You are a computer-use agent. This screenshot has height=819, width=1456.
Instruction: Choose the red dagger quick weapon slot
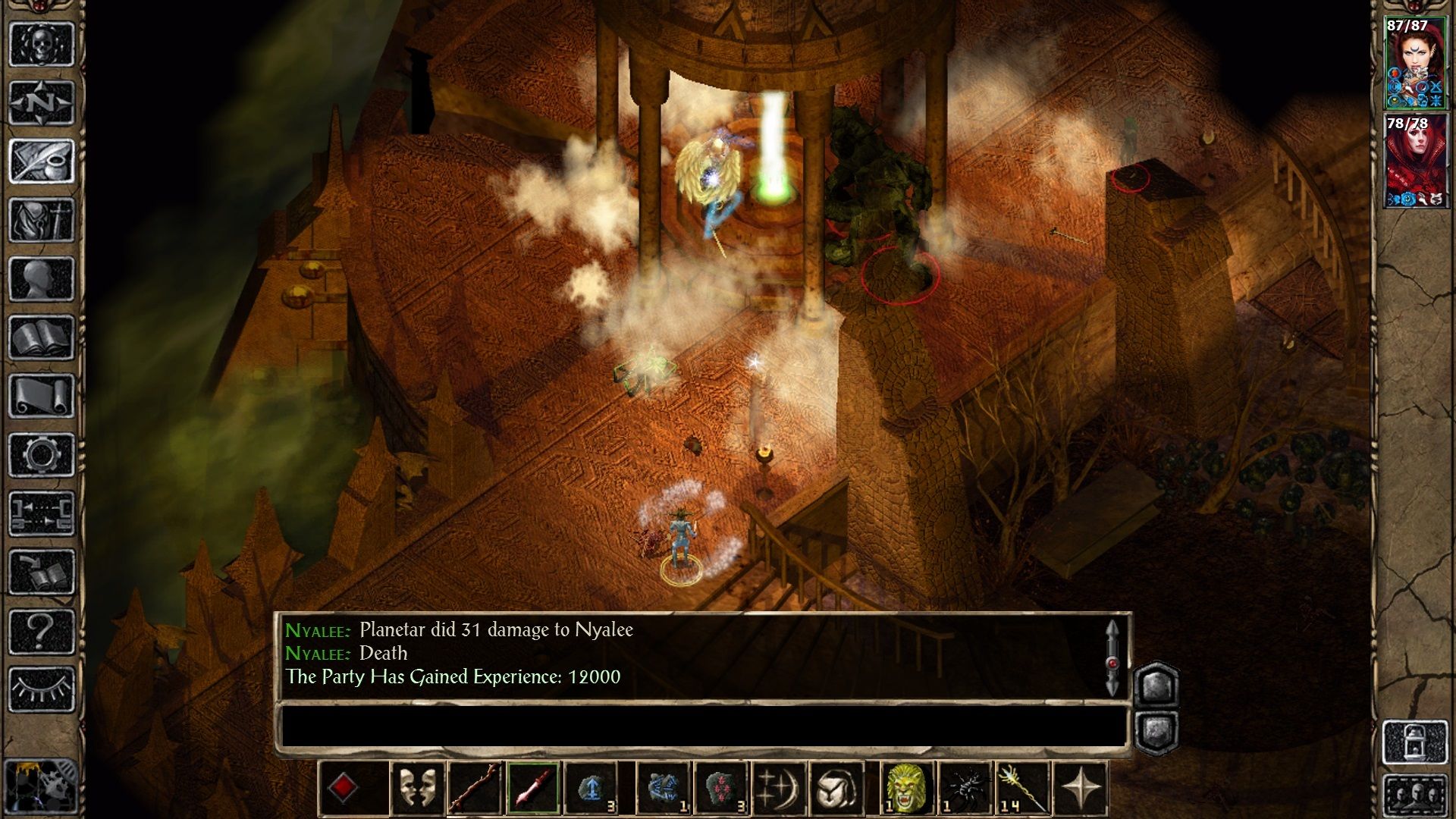pyautogui.click(x=533, y=789)
